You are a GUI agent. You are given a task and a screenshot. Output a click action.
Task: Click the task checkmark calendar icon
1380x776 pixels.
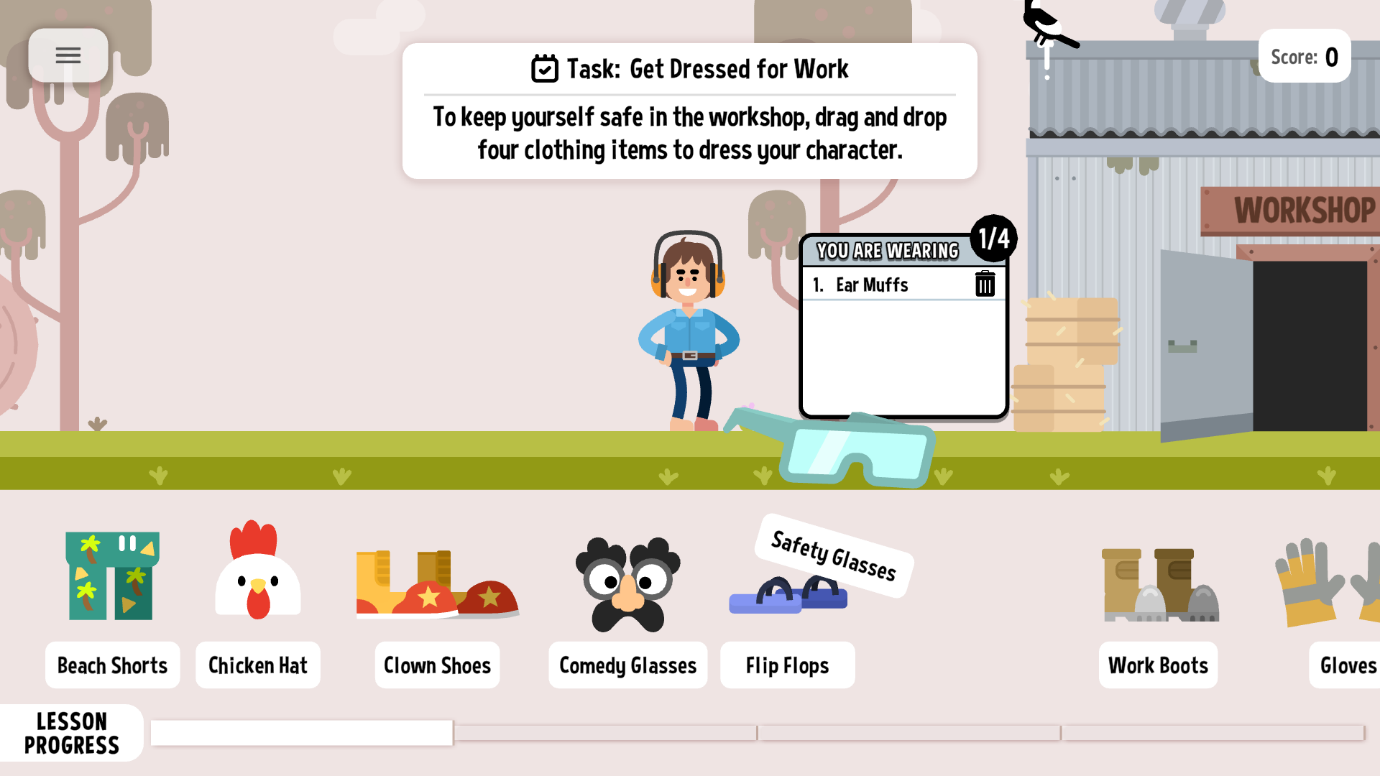point(543,69)
